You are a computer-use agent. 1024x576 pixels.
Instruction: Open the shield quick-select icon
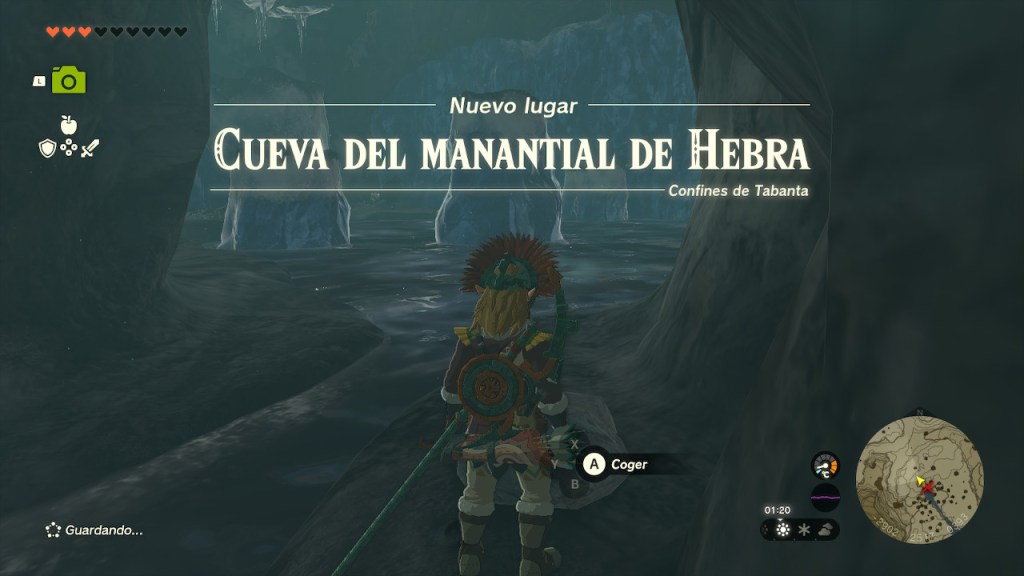pos(46,148)
